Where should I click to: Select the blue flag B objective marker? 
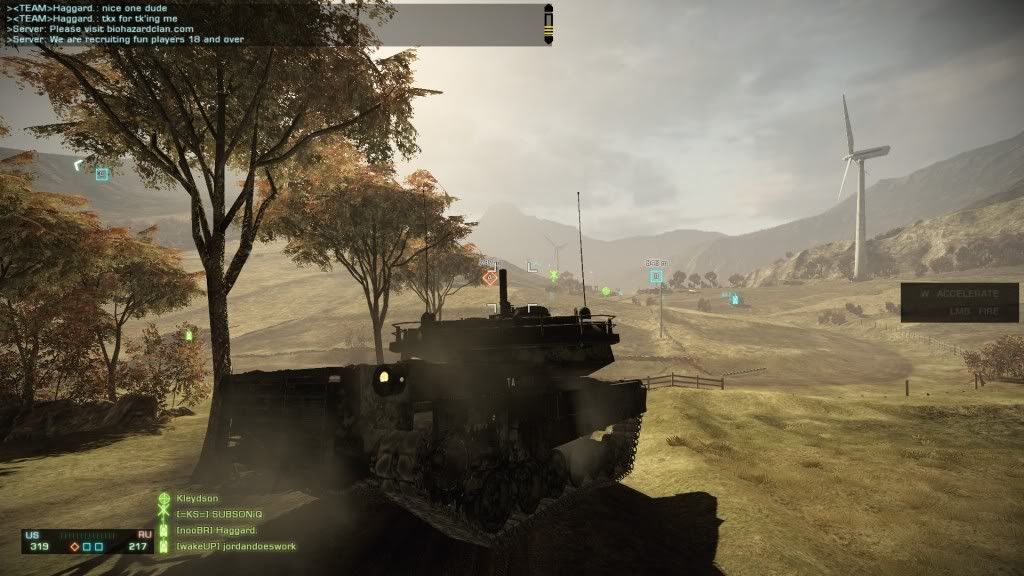tap(656, 275)
